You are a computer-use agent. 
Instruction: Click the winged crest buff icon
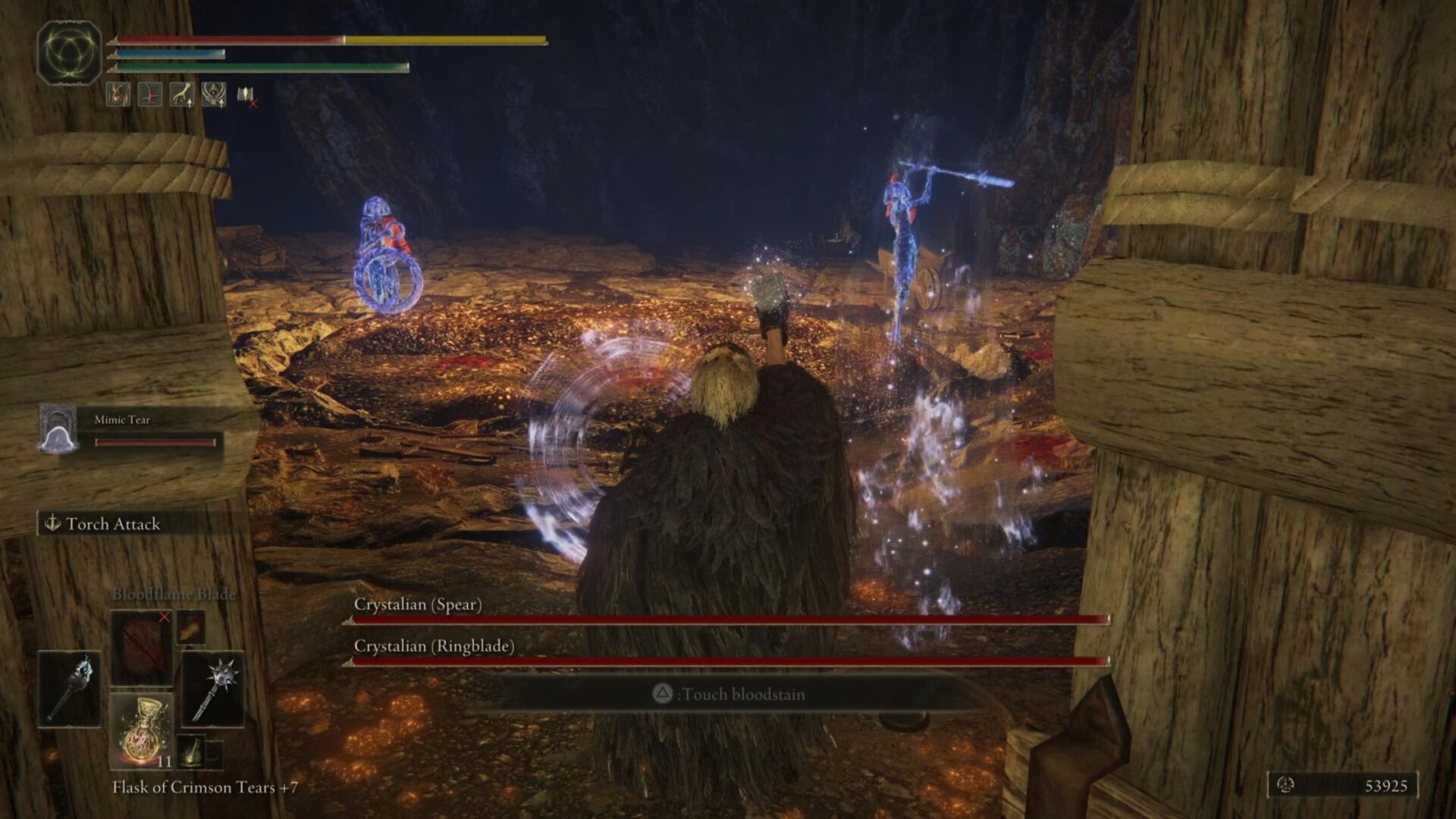[214, 95]
